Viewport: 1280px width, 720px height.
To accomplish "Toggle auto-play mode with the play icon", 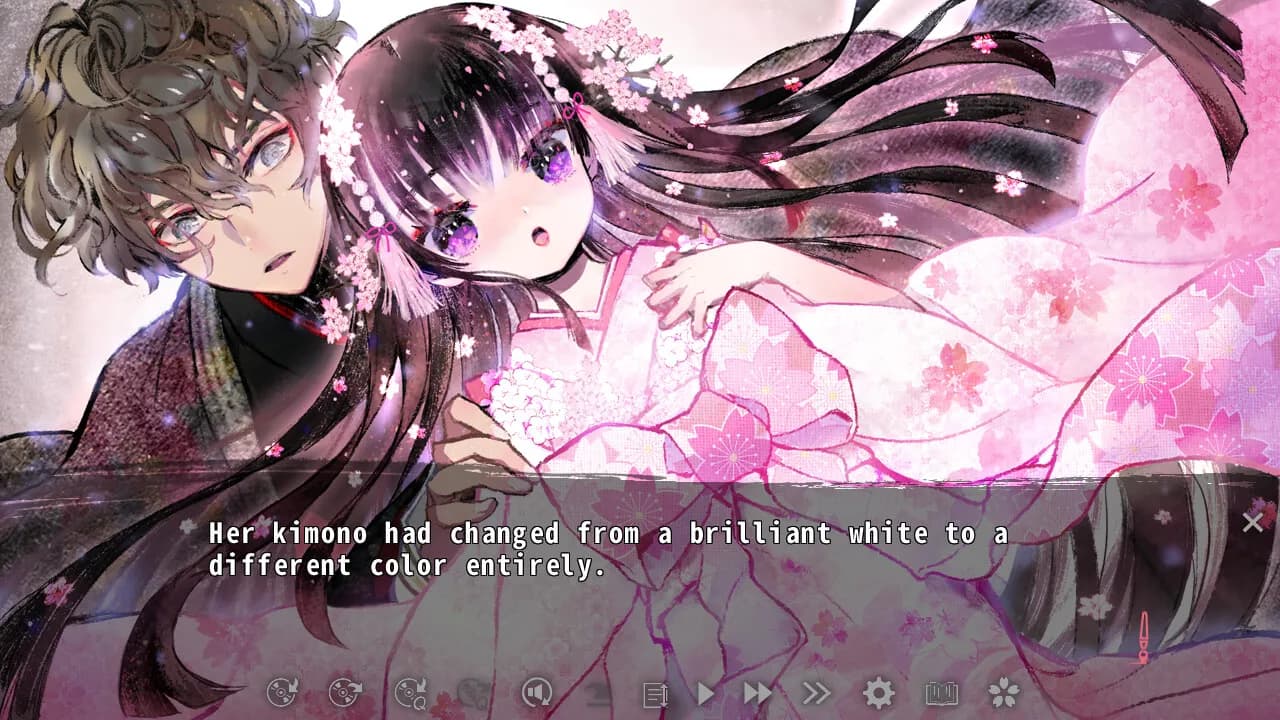I will pyautogui.click(x=706, y=692).
